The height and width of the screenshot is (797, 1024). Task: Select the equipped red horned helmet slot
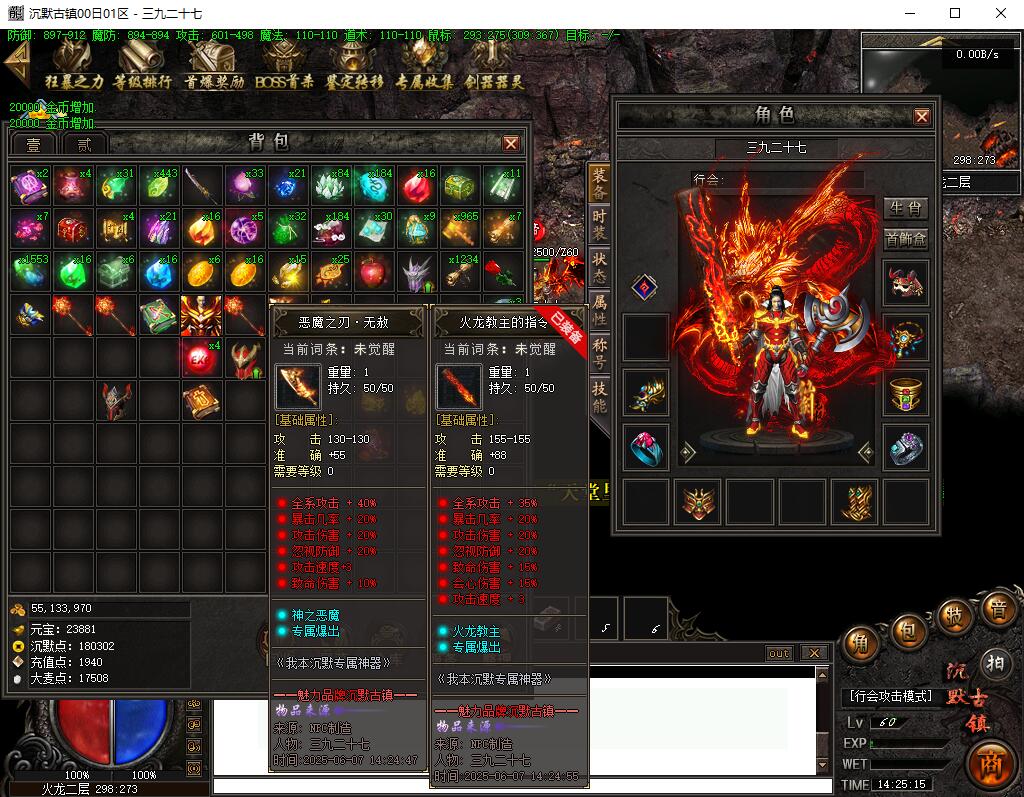pyautogui.click(x=906, y=284)
